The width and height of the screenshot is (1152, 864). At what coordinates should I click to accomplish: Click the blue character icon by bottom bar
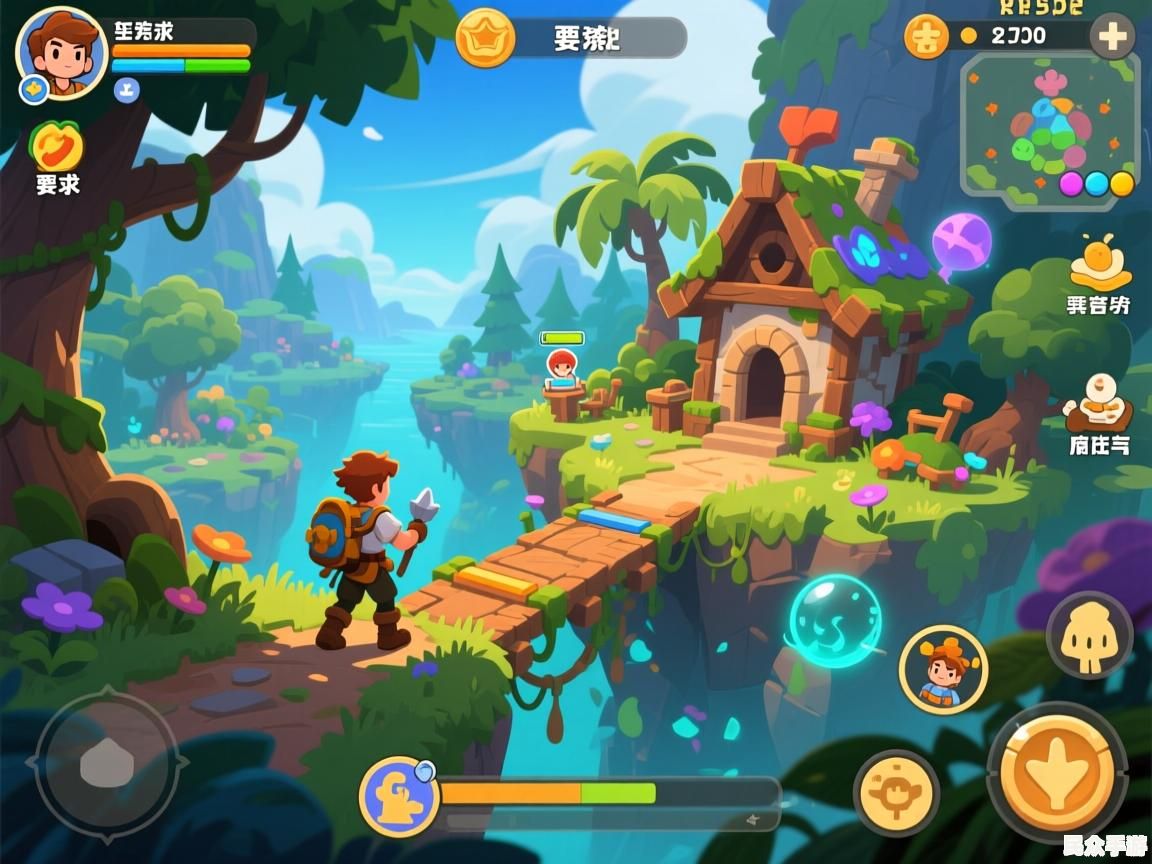pos(399,795)
